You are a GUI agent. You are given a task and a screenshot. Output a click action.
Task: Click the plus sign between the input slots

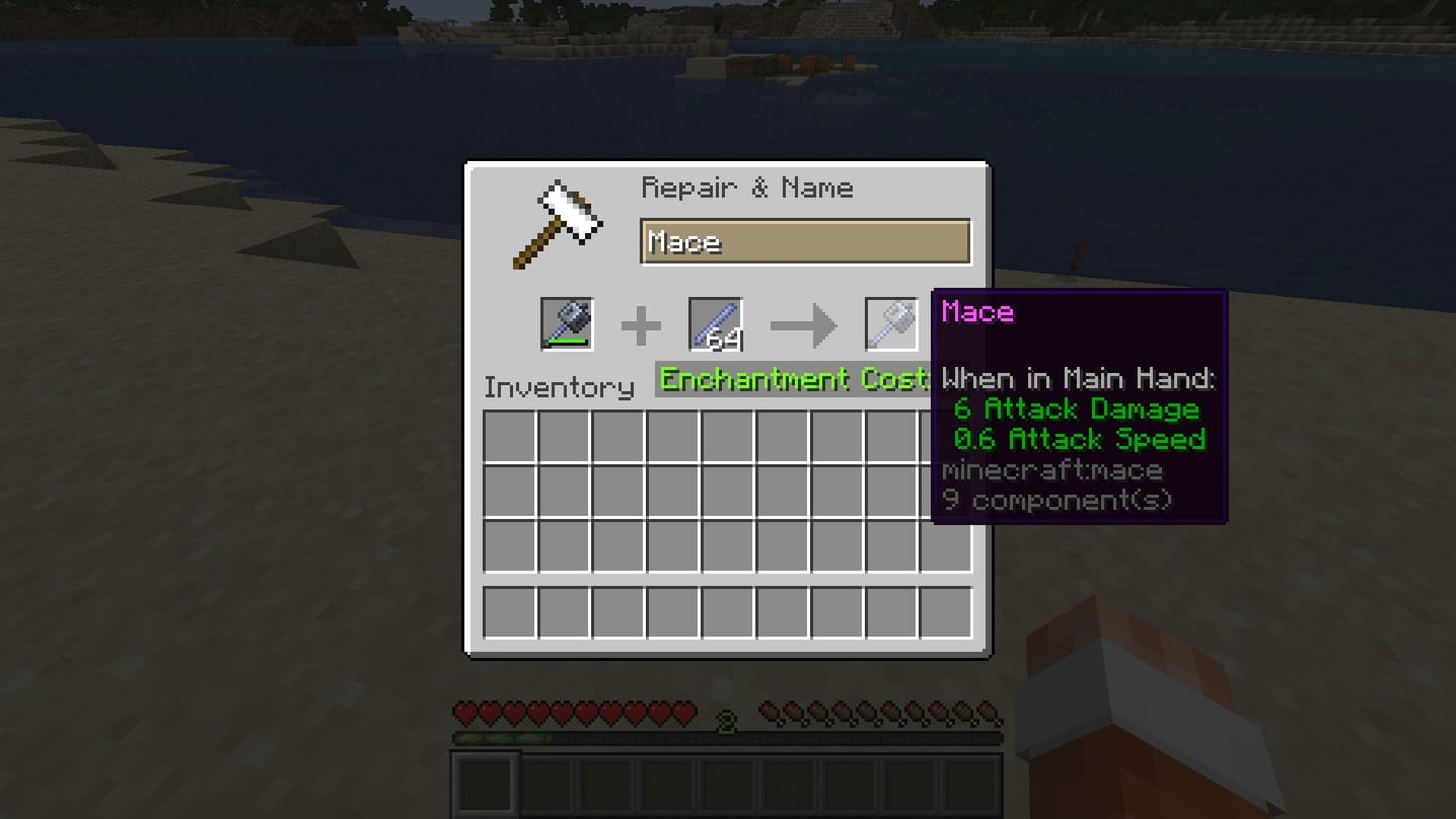tap(643, 325)
